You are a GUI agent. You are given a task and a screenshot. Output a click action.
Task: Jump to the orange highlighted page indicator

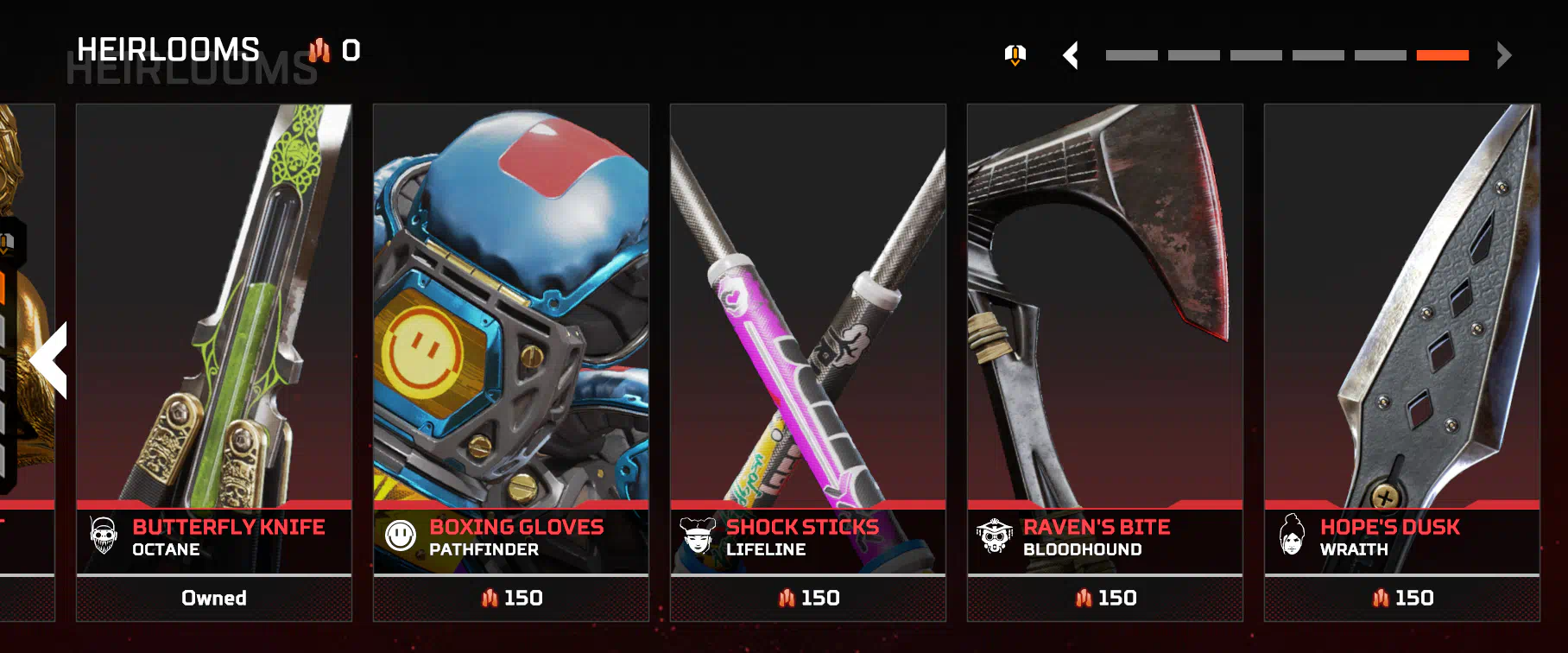pos(1442,55)
